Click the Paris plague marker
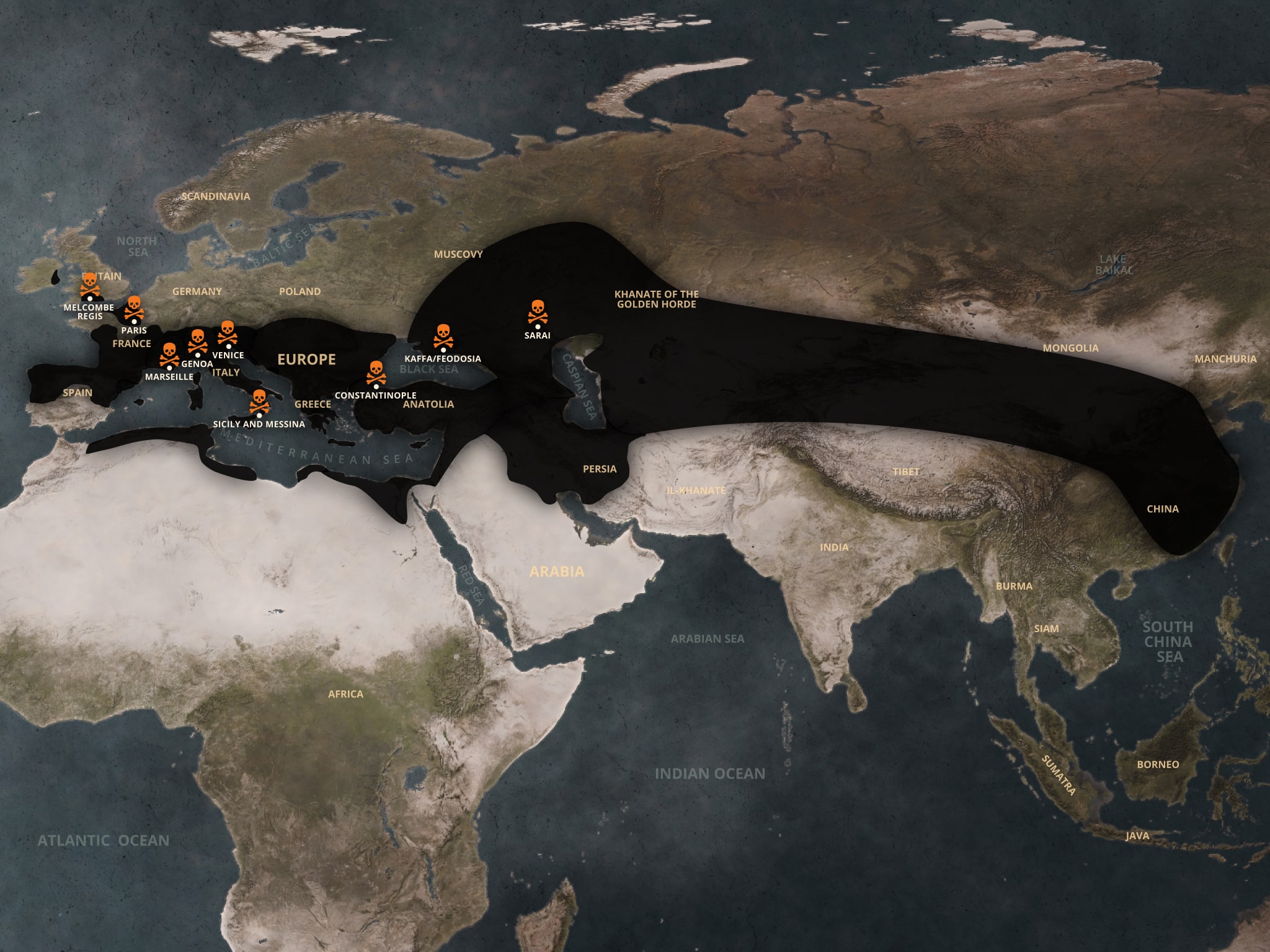 pyautogui.click(x=134, y=308)
